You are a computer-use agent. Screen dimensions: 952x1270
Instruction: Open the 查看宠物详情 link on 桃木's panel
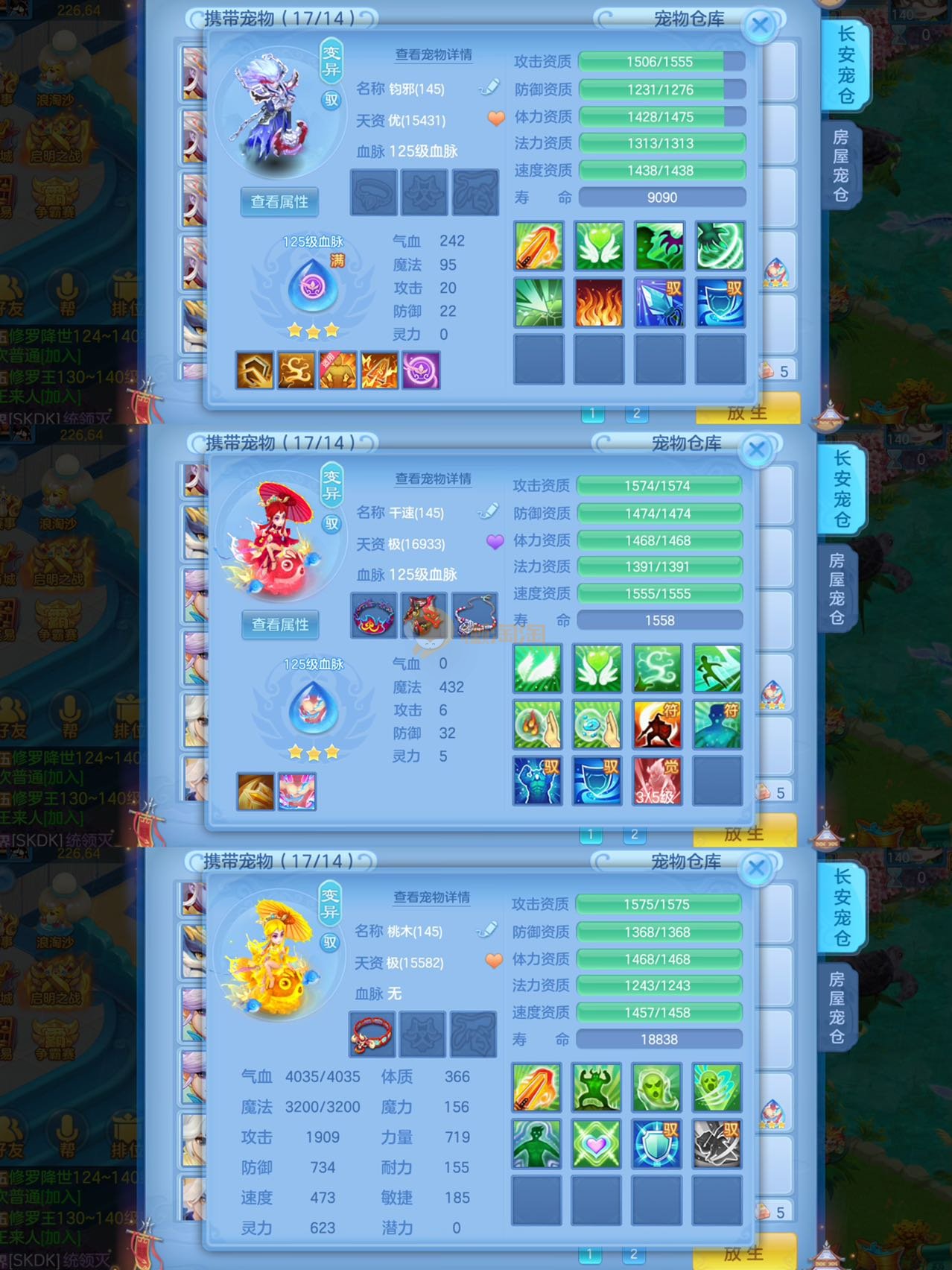tap(432, 897)
